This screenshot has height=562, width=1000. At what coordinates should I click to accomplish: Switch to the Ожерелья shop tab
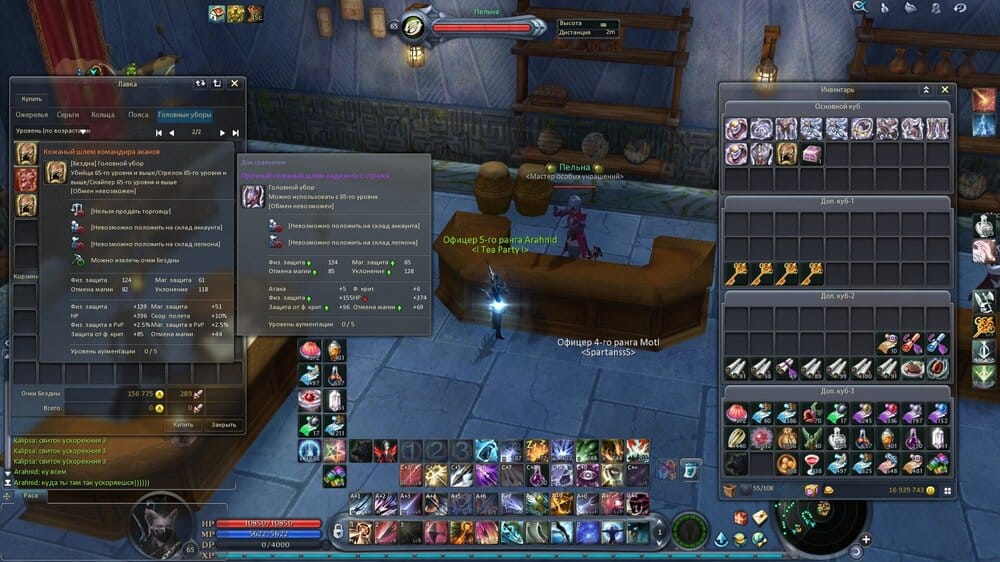pos(31,115)
